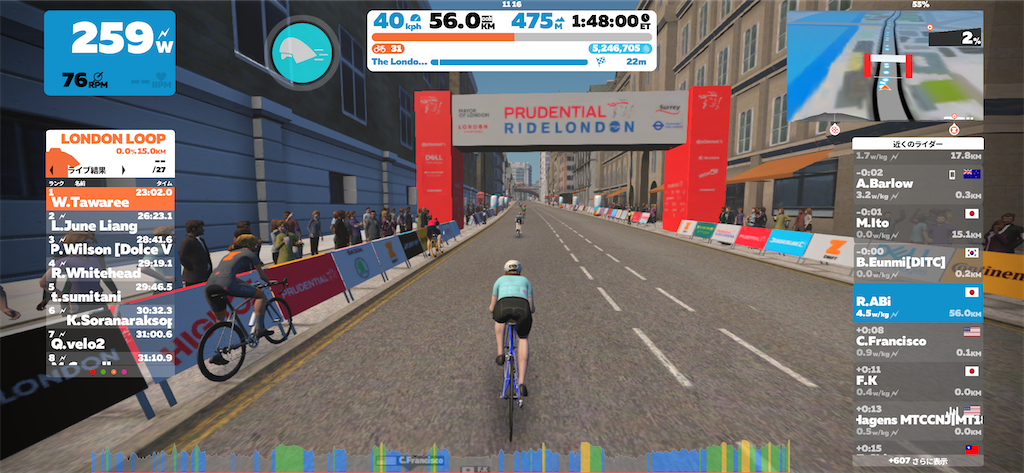Select the P.Wilson leaderboard entry
Image resolution: width=1024 pixels, height=473 pixels.
click(x=110, y=248)
